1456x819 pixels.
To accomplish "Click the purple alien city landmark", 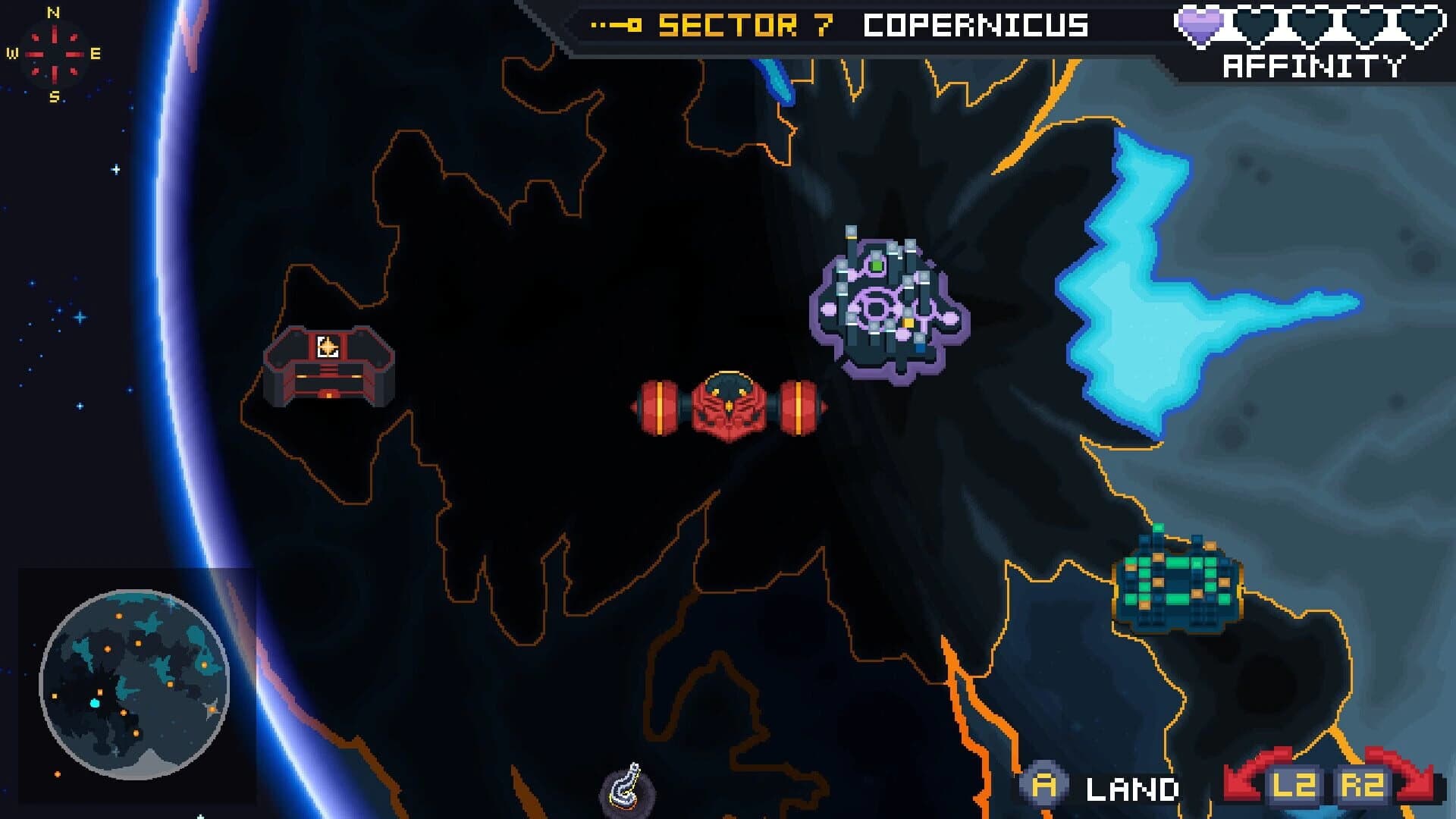I will pos(887,303).
